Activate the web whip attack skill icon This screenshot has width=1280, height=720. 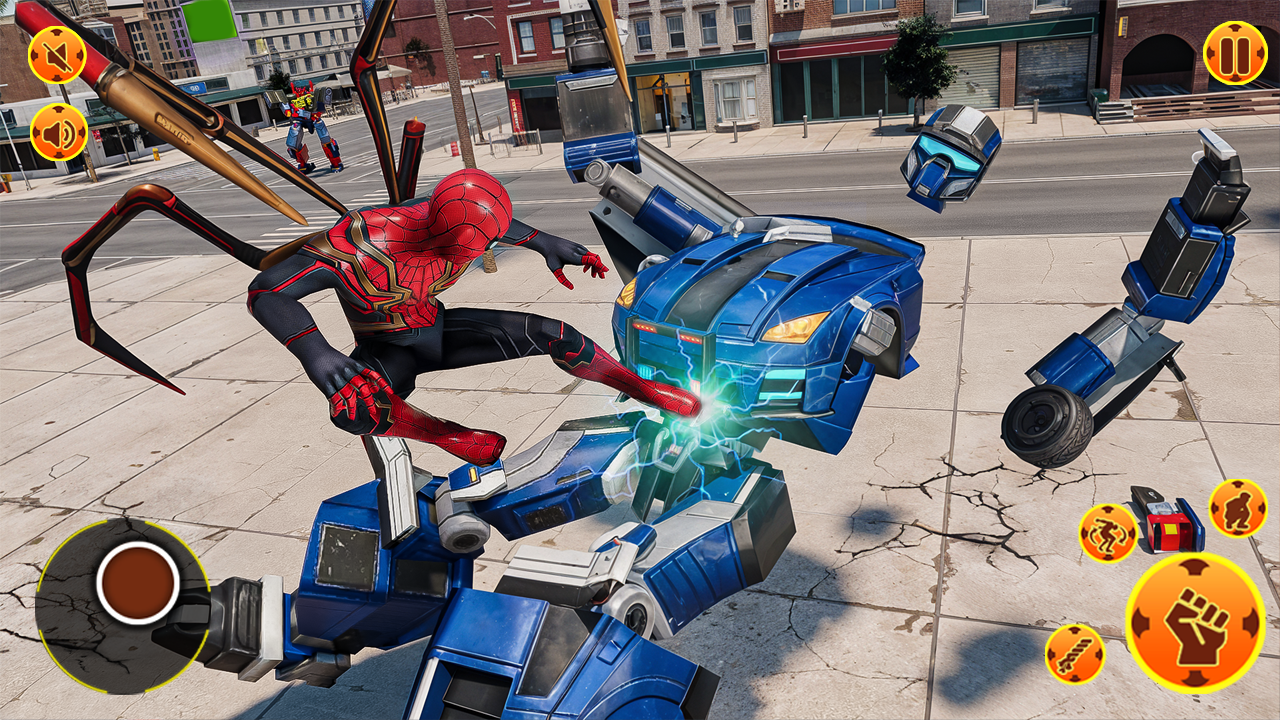(1075, 655)
